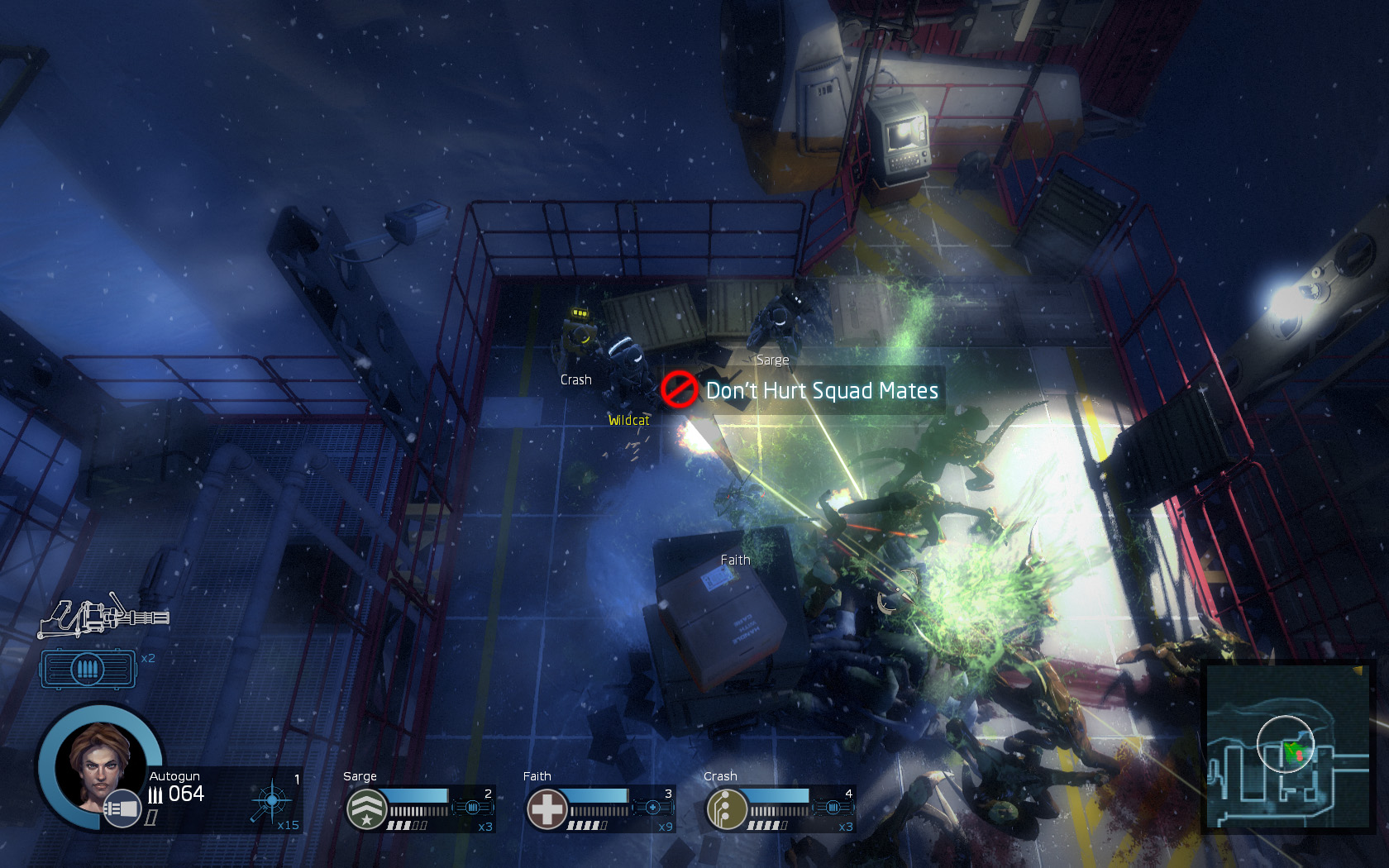Open the minimap
1389x868 pixels.
1287,746
